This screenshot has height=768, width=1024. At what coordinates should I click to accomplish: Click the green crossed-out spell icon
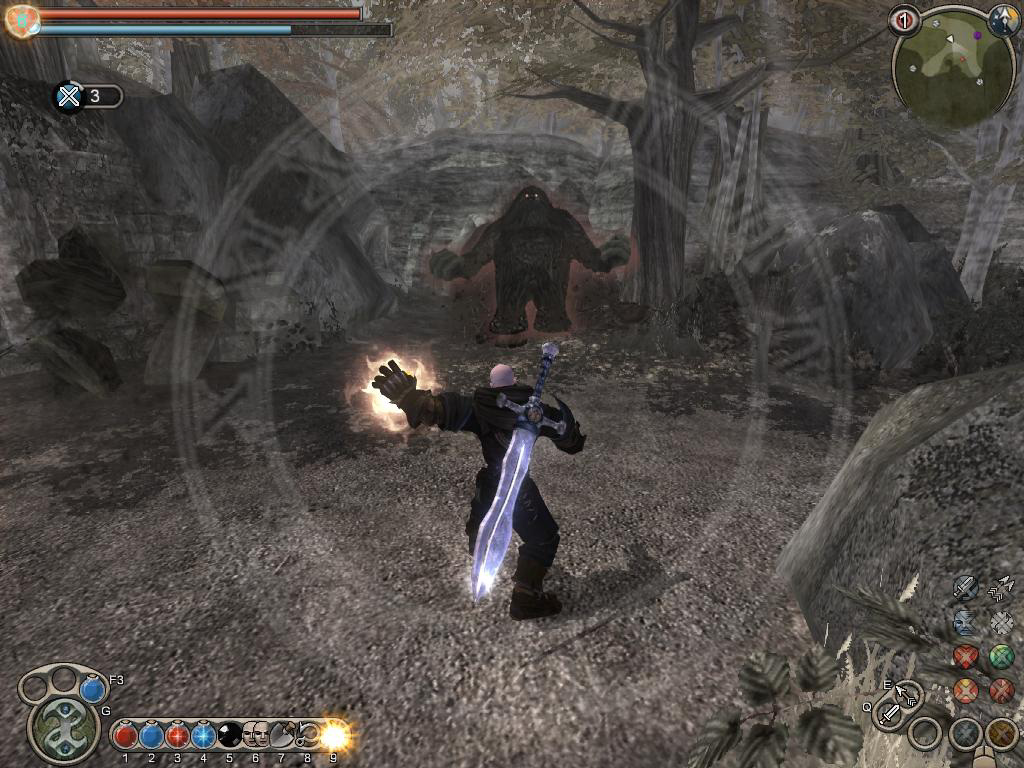point(1001,657)
